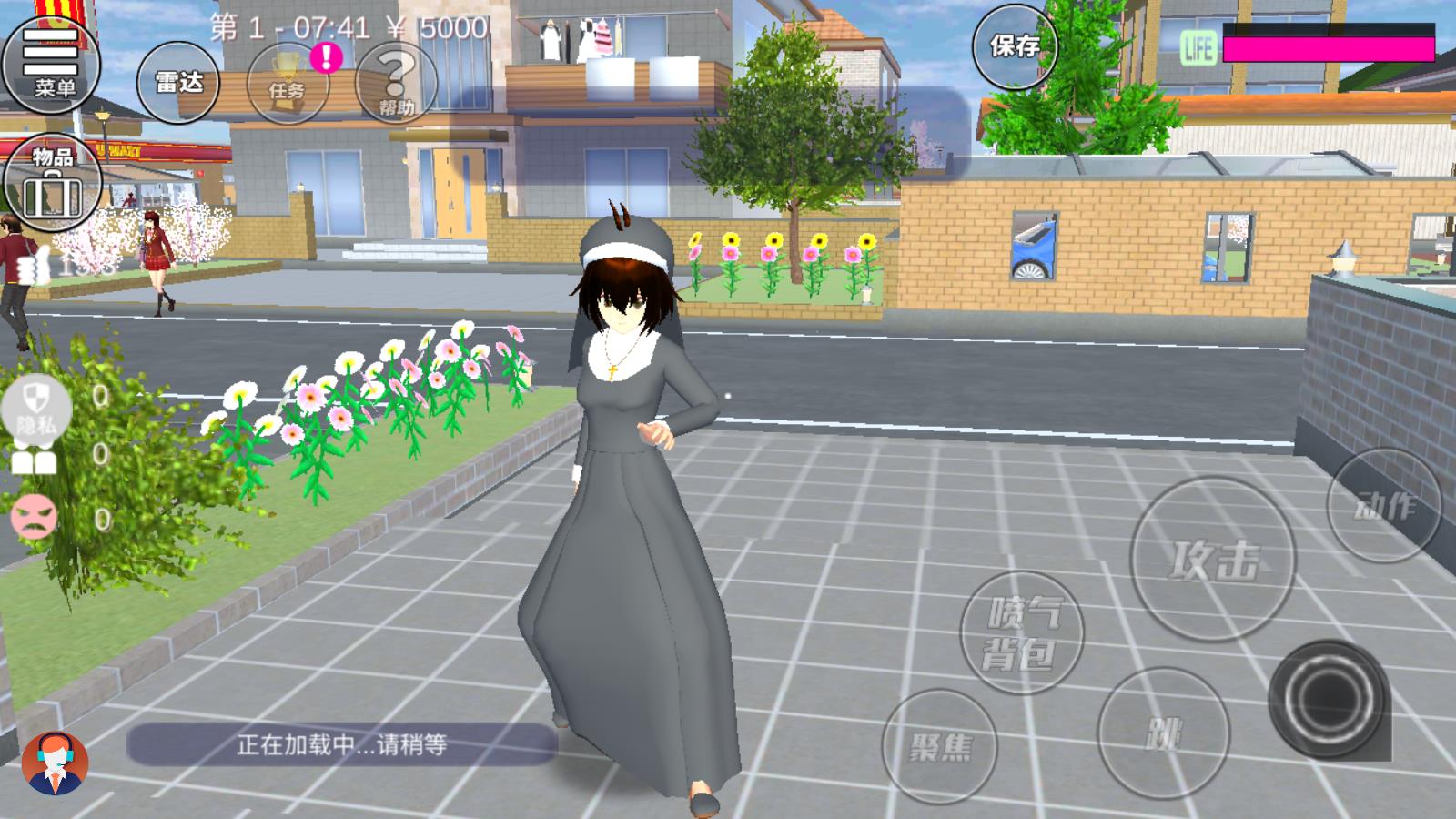Open the 动作 actions button
The image size is (1456, 819).
point(1384,505)
